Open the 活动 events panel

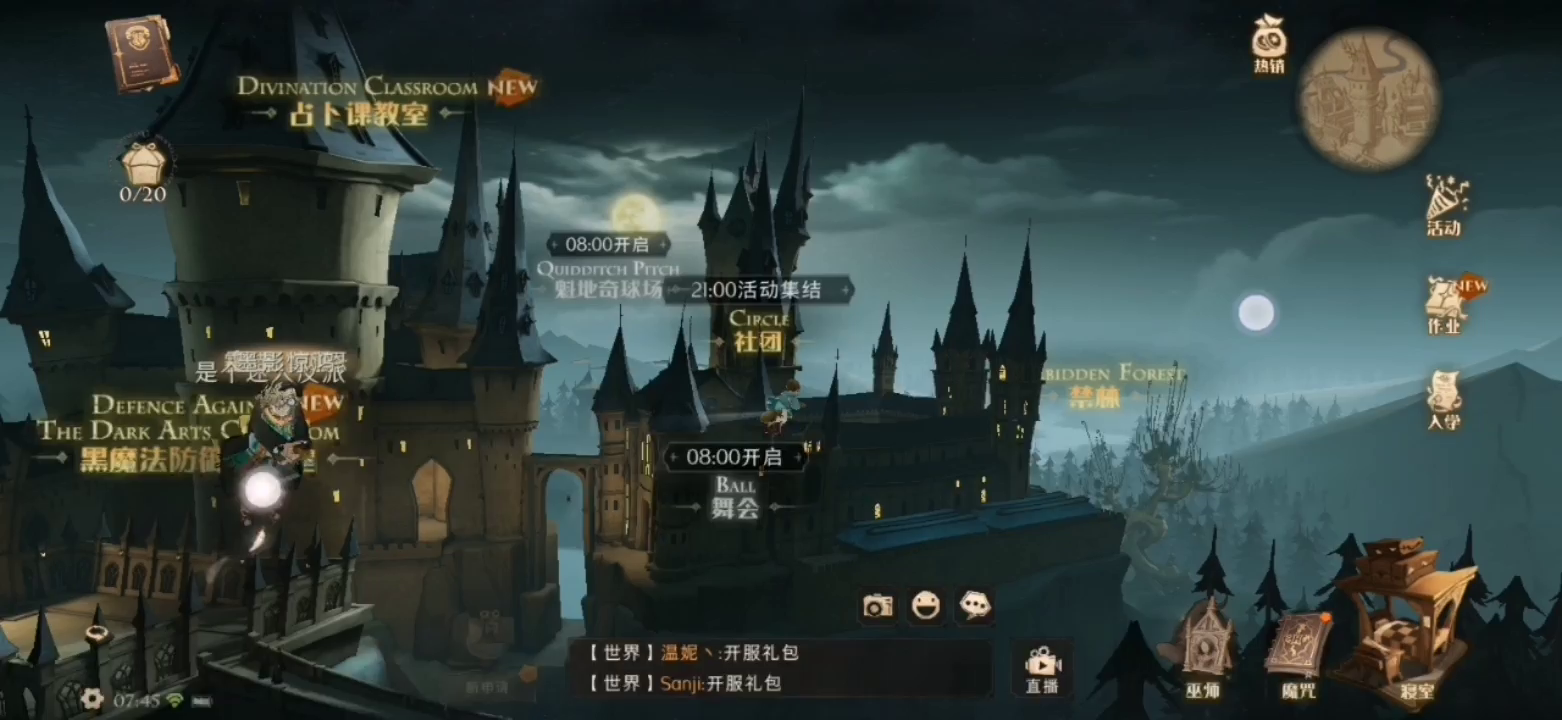[x=1446, y=208]
